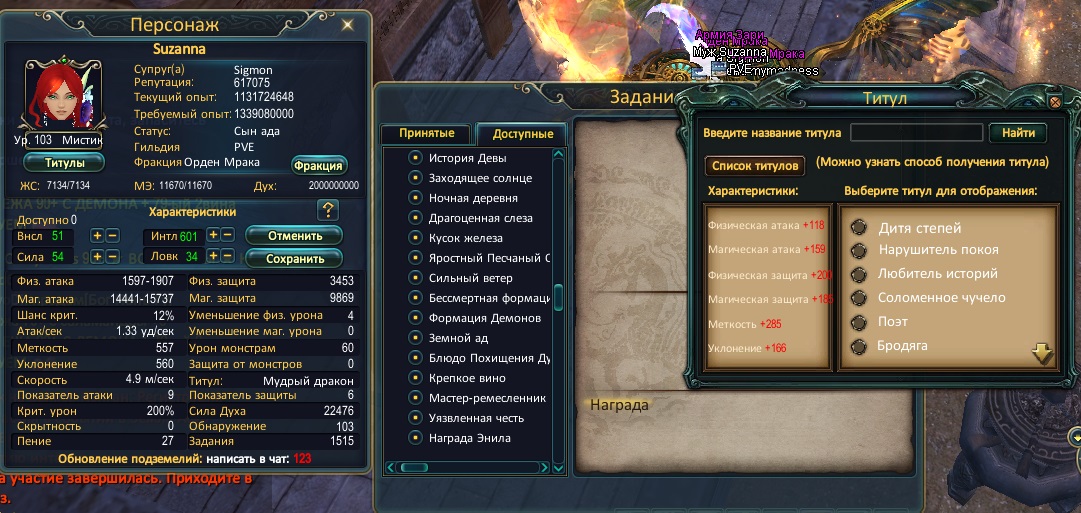This screenshot has width=1081, height=513.
Task: Click the Фракция faction button
Action: click(x=318, y=165)
